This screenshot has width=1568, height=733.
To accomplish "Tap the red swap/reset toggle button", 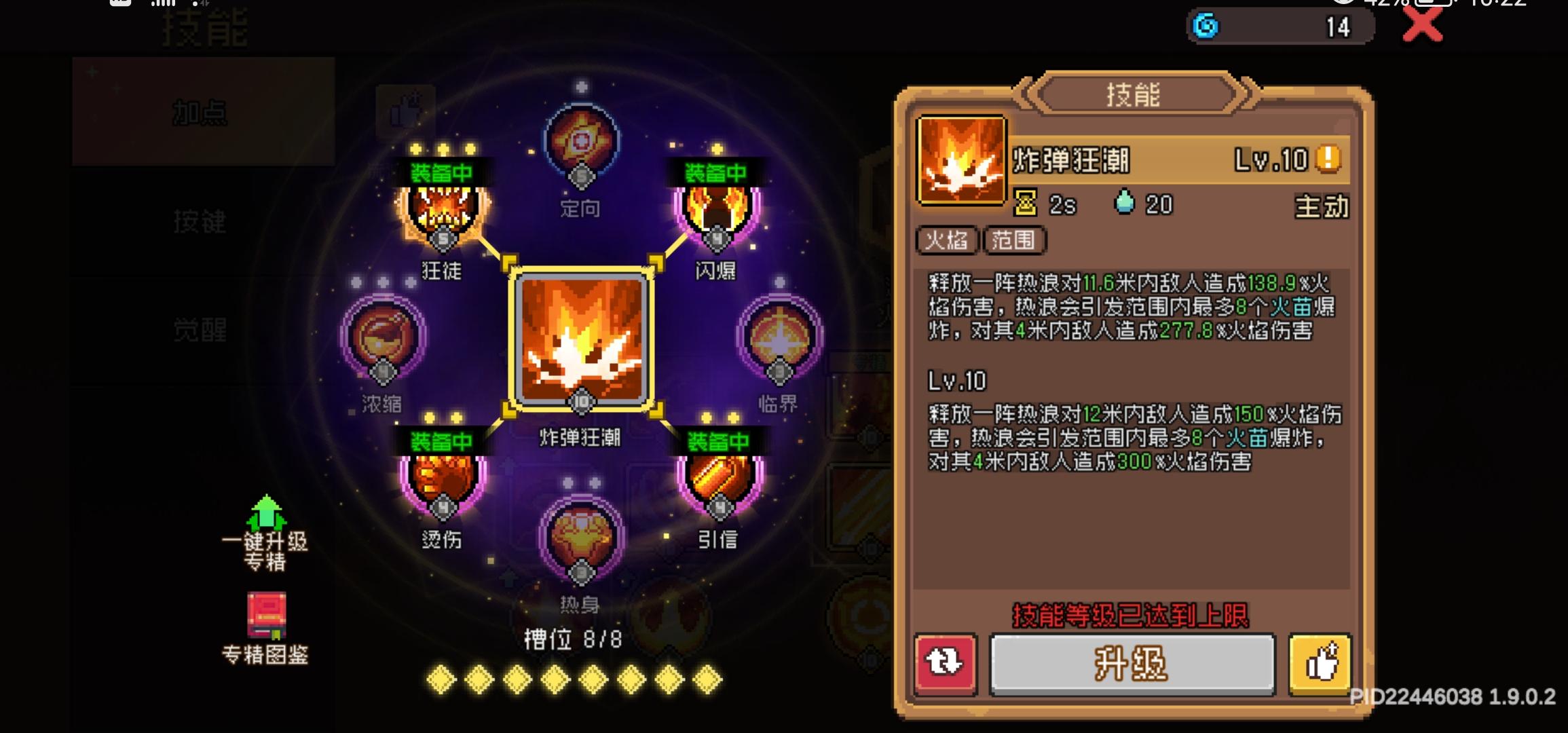I will pyautogui.click(x=946, y=666).
